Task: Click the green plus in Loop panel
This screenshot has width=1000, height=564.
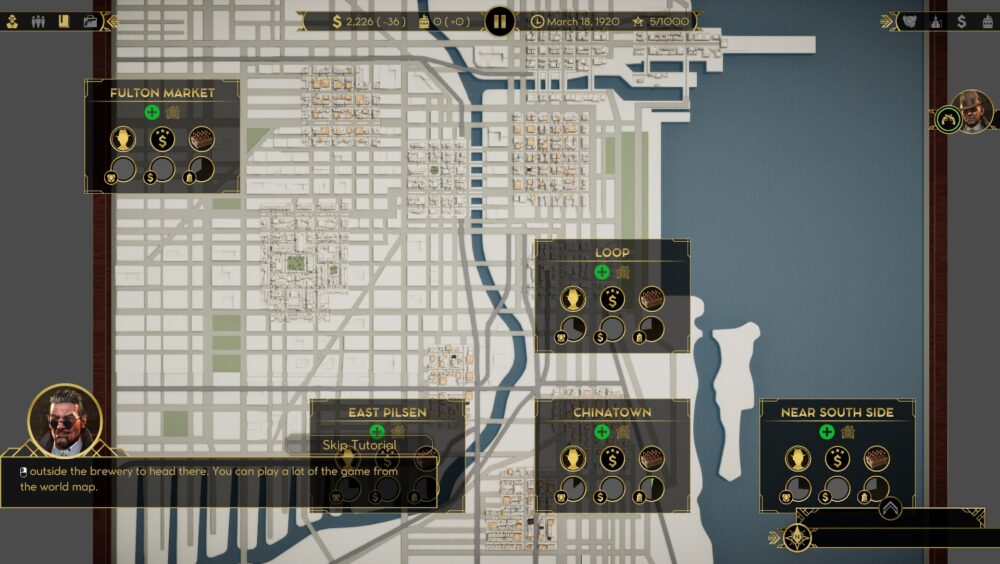Action: tap(602, 272)
